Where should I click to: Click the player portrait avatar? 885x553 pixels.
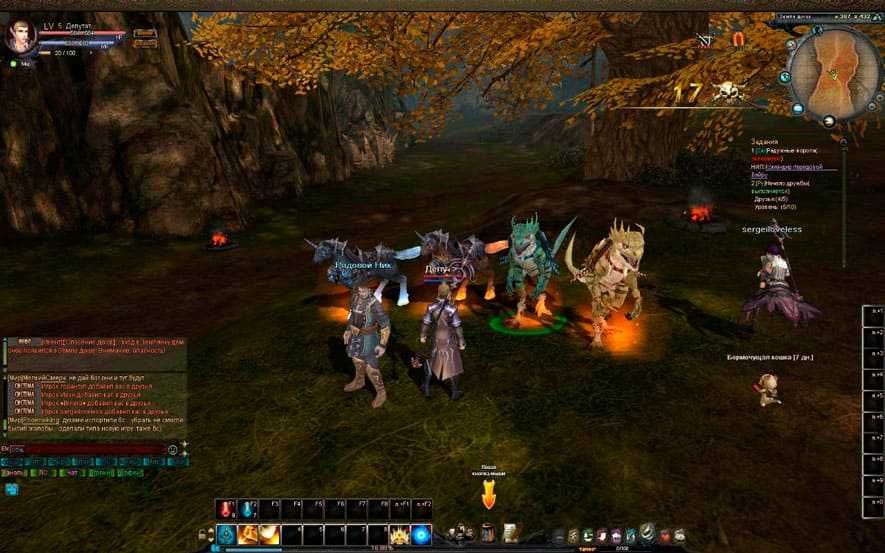[19, 37]
